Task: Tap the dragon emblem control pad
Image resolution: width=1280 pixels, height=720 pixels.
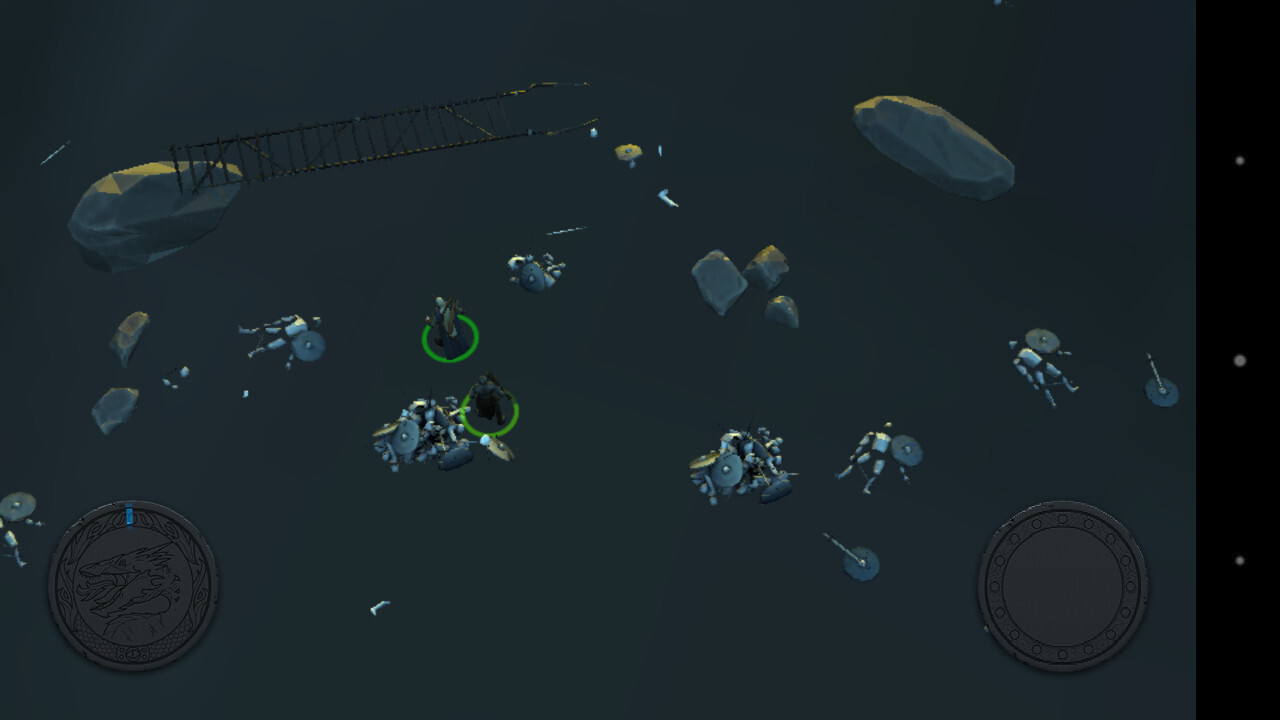Action: [133, 585]
